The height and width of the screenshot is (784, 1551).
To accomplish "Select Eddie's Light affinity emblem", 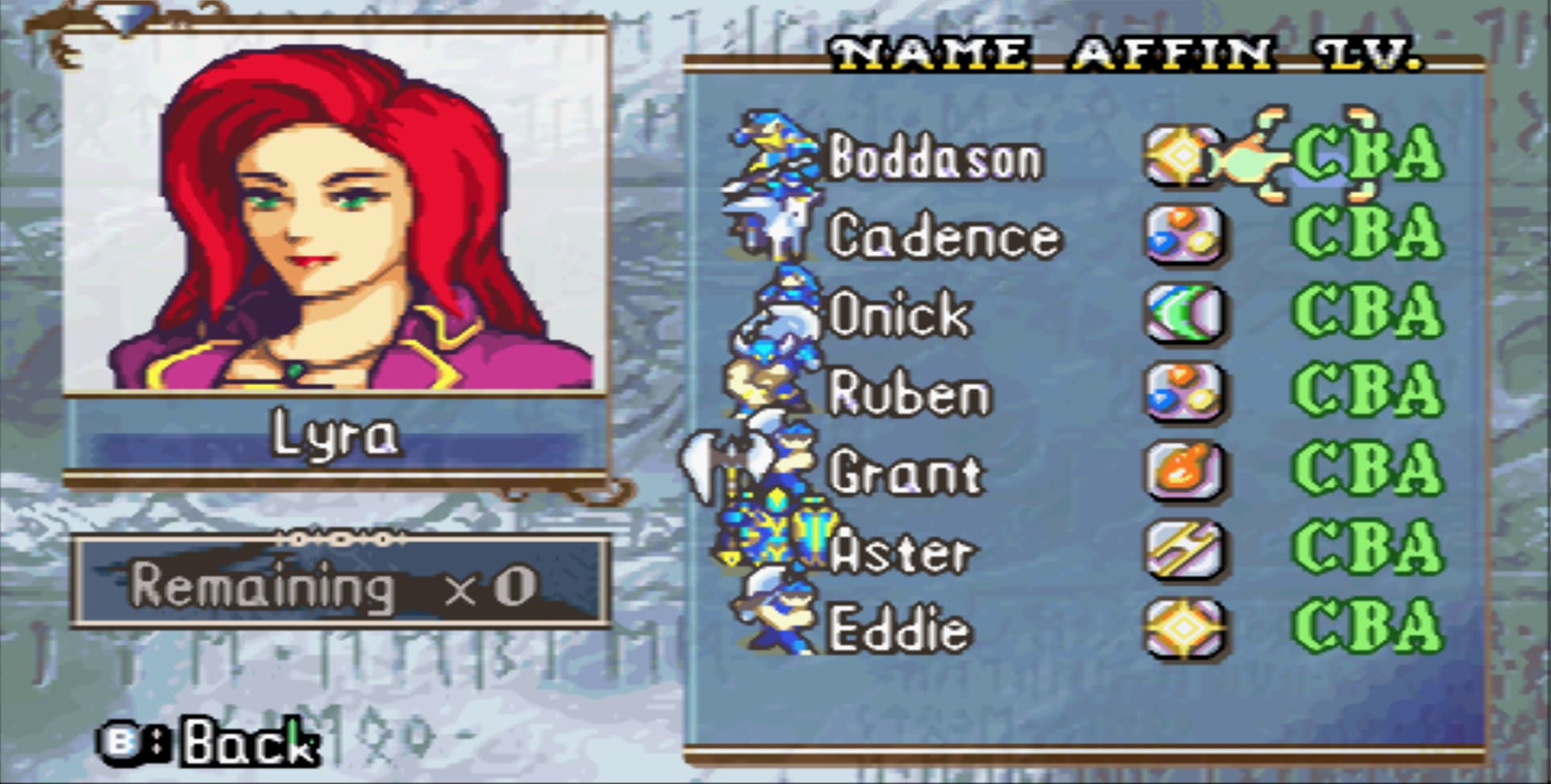I will 1186,628.
